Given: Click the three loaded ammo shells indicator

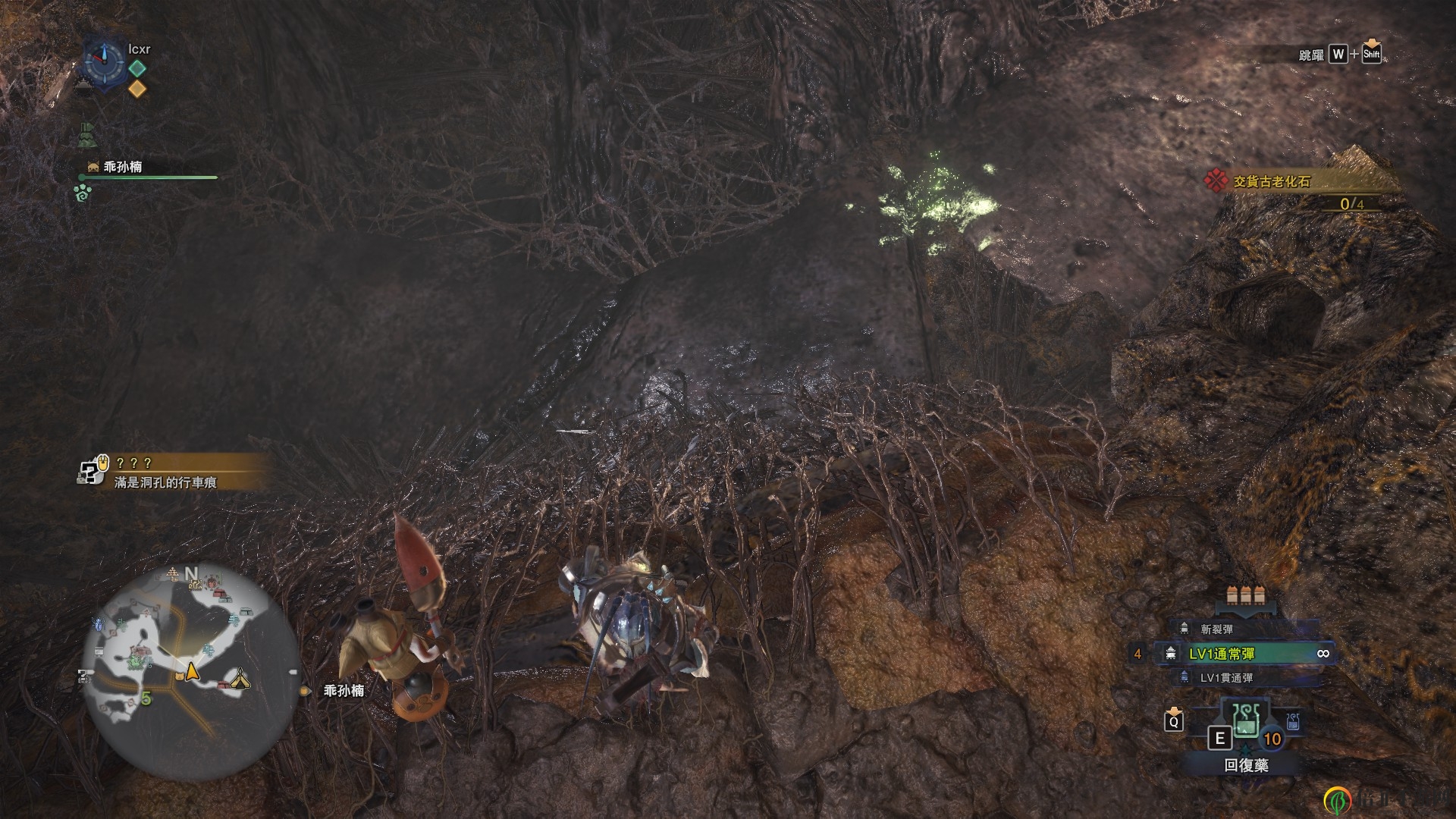Looking at the screenshot, I should (x=1247, y=595).
